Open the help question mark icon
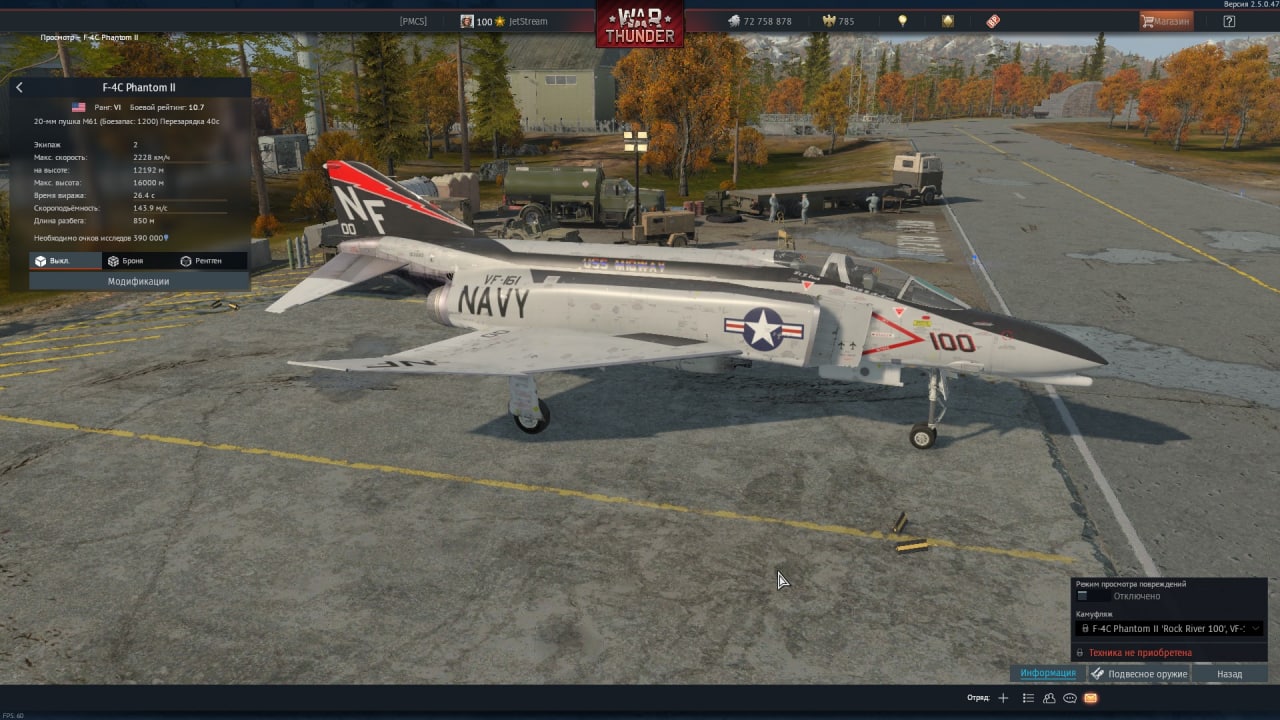 click(x=1229, y=21)
